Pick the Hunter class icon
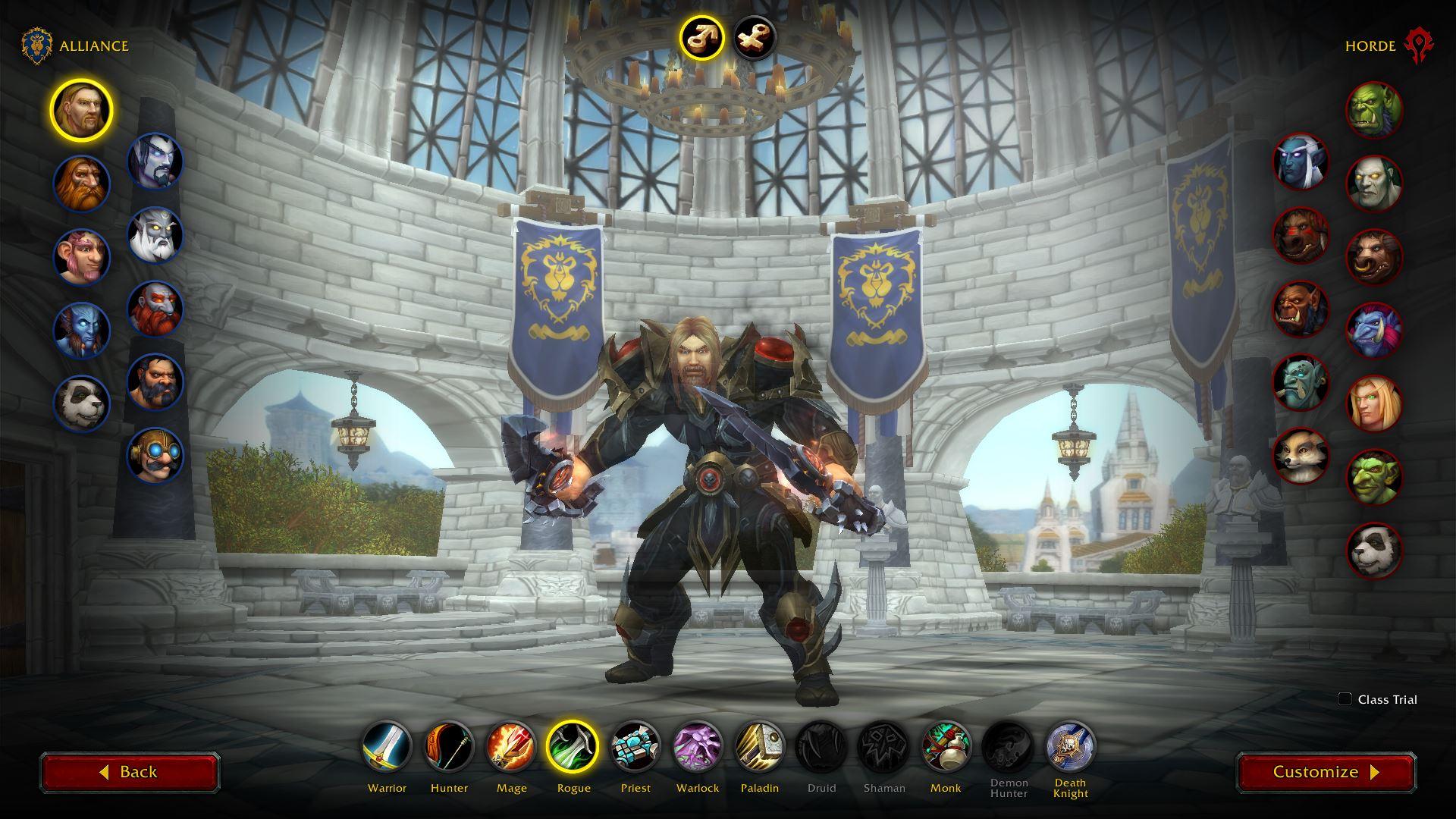This screenshot has width=1456, height=819. point(449,746)
